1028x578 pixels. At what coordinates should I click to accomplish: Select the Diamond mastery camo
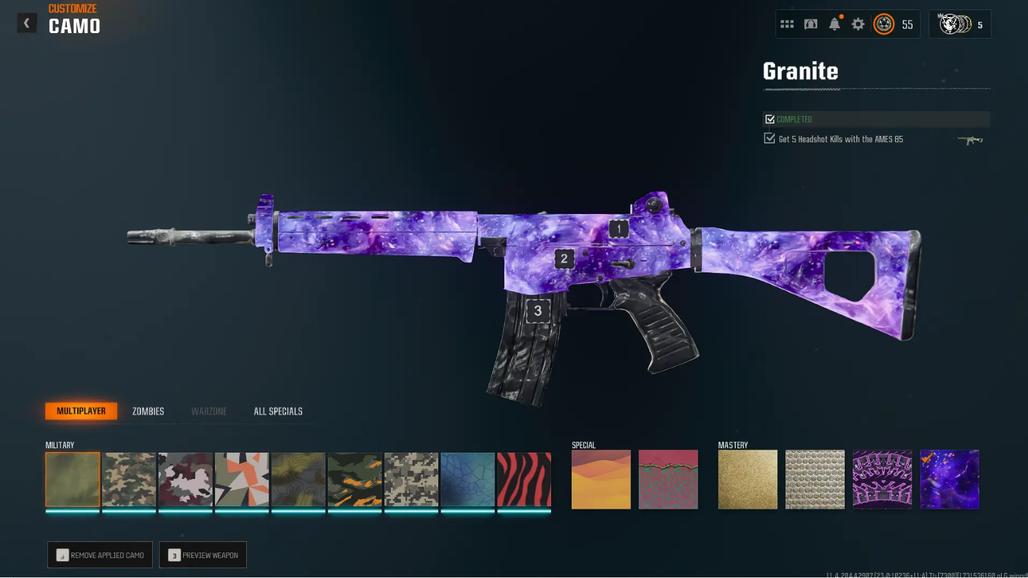click(815, 479)
